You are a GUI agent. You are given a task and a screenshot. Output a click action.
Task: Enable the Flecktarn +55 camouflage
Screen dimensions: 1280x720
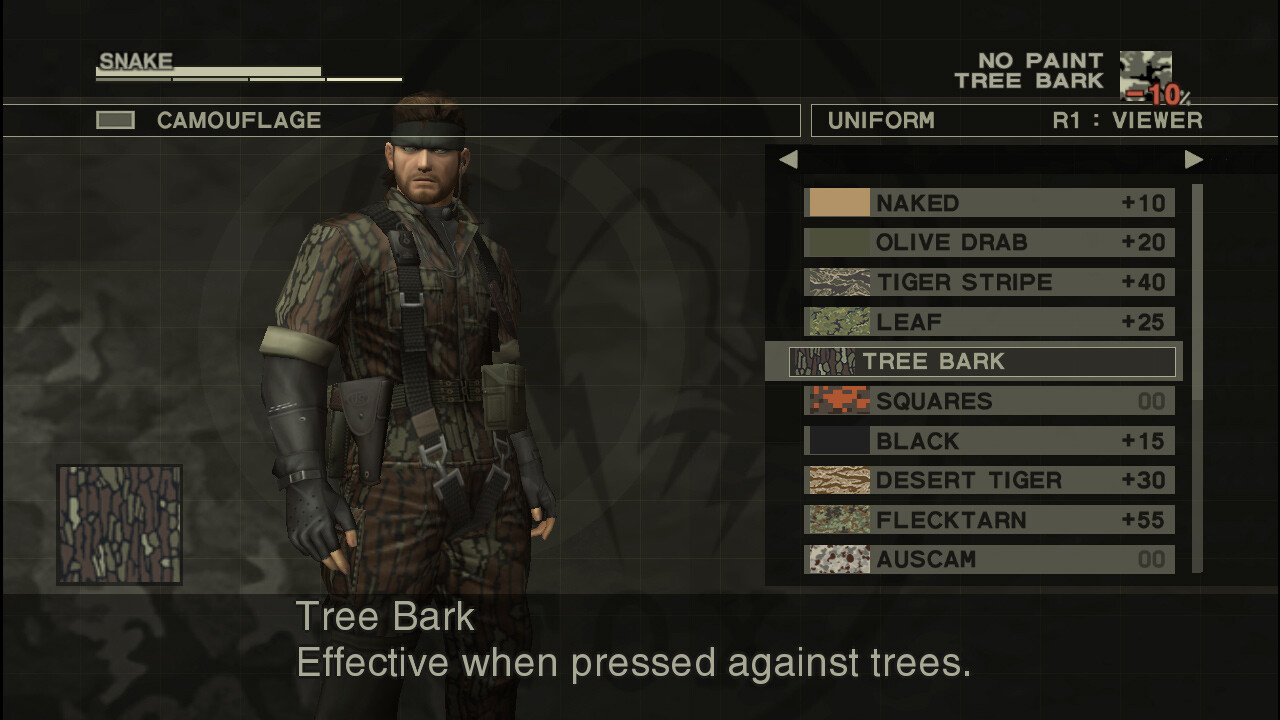pos(990,520)
